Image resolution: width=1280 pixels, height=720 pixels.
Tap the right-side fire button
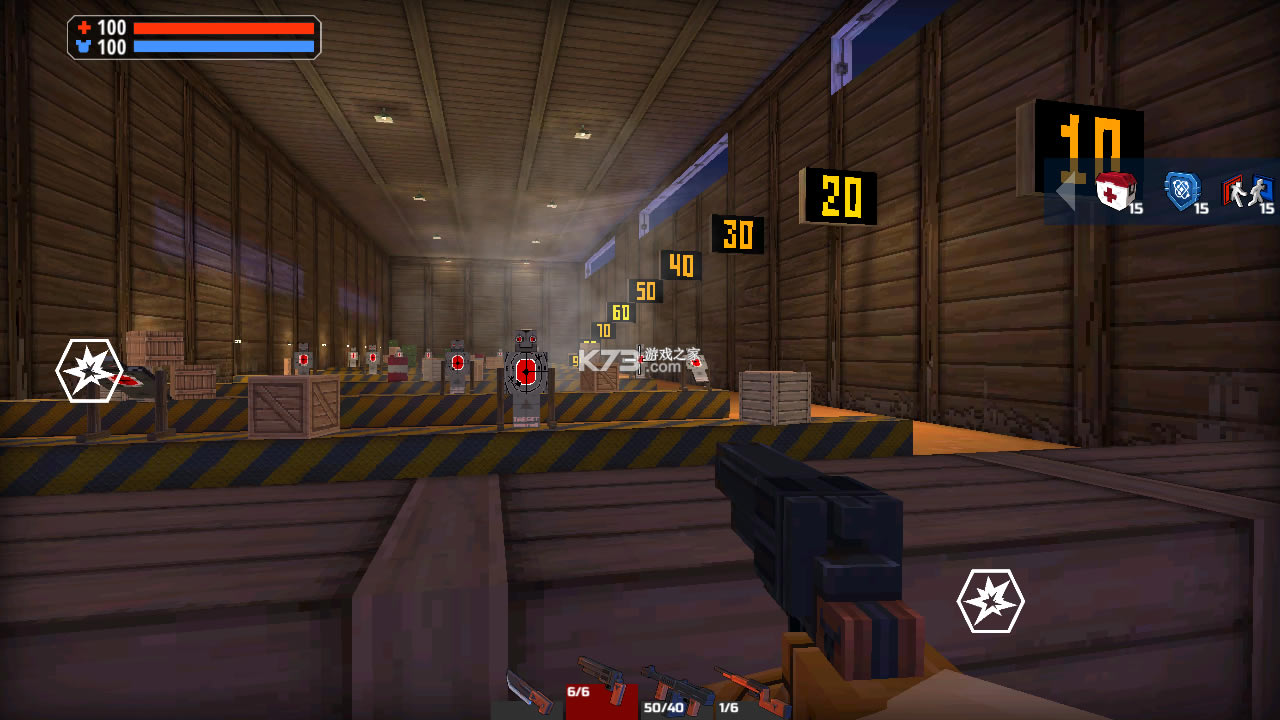coord(990,601)
